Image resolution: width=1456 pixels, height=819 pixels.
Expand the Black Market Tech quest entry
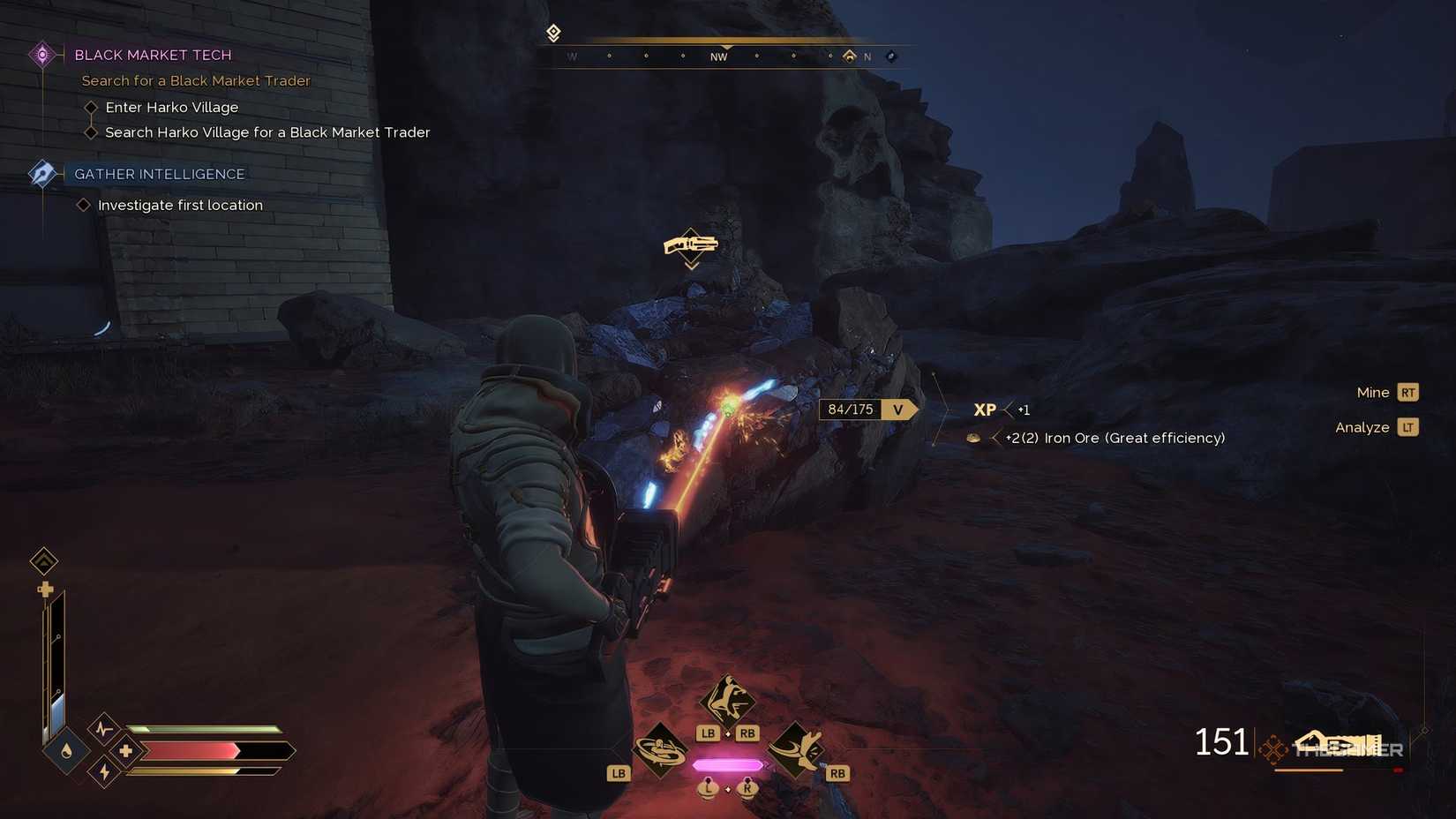(x=41, y=54)
